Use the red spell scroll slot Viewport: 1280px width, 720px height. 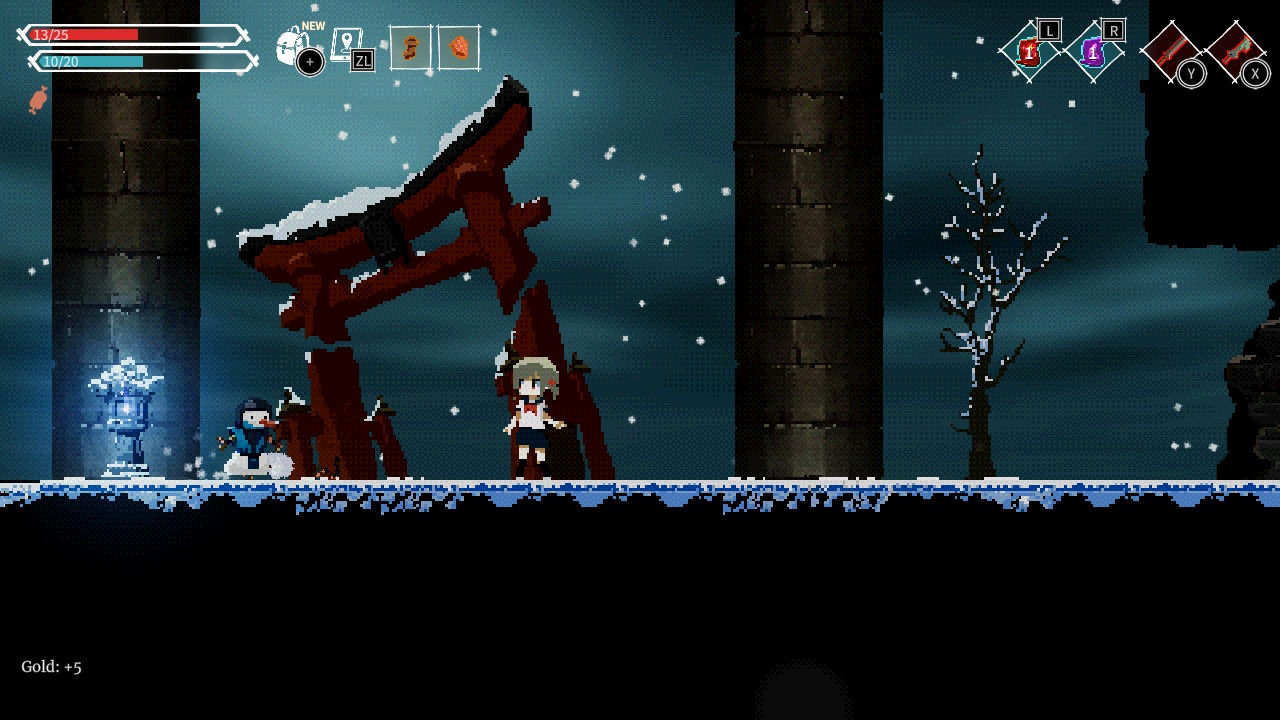click(x=1029, y=52)
